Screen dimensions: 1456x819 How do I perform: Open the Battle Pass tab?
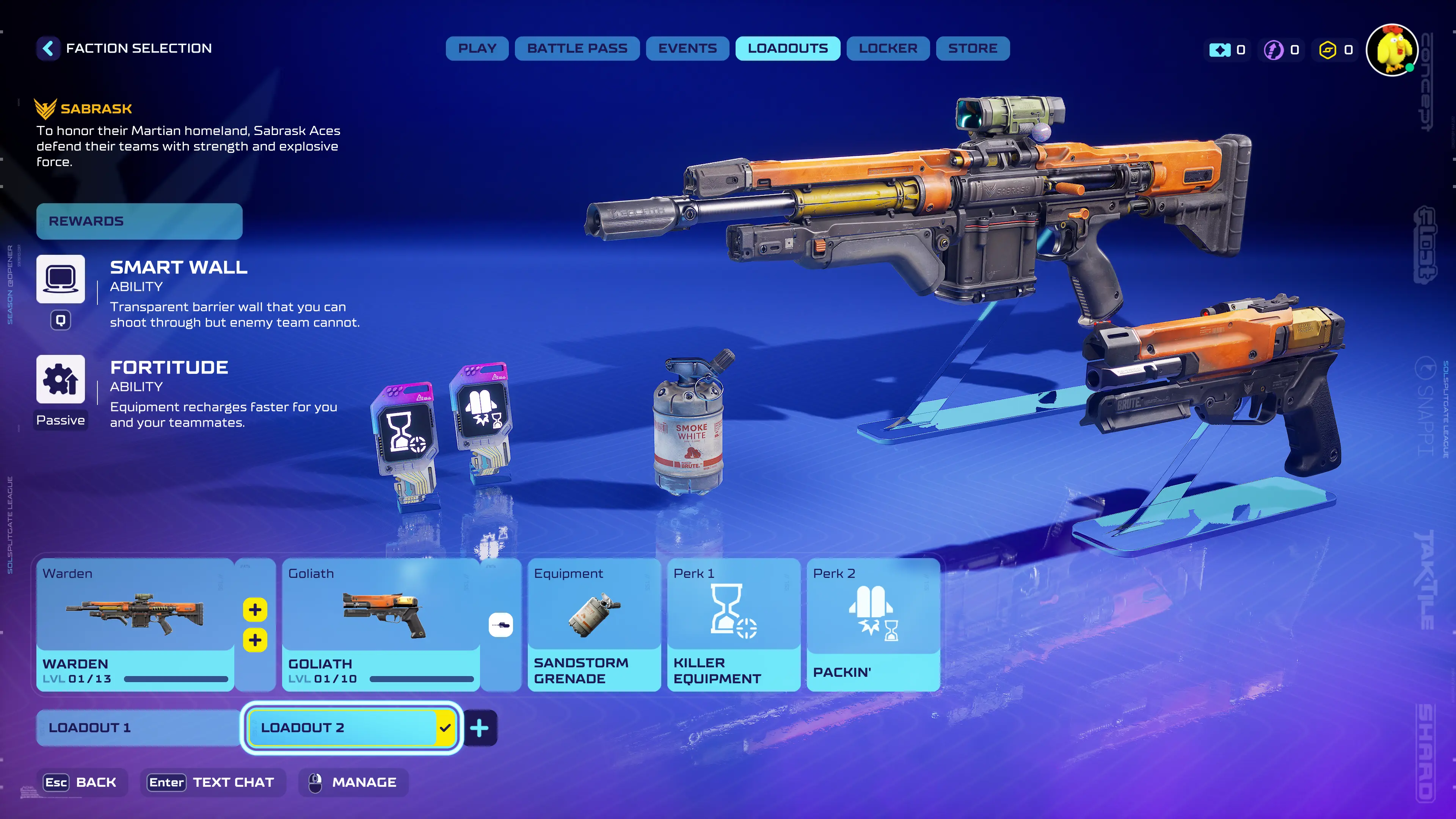point(577,49)
